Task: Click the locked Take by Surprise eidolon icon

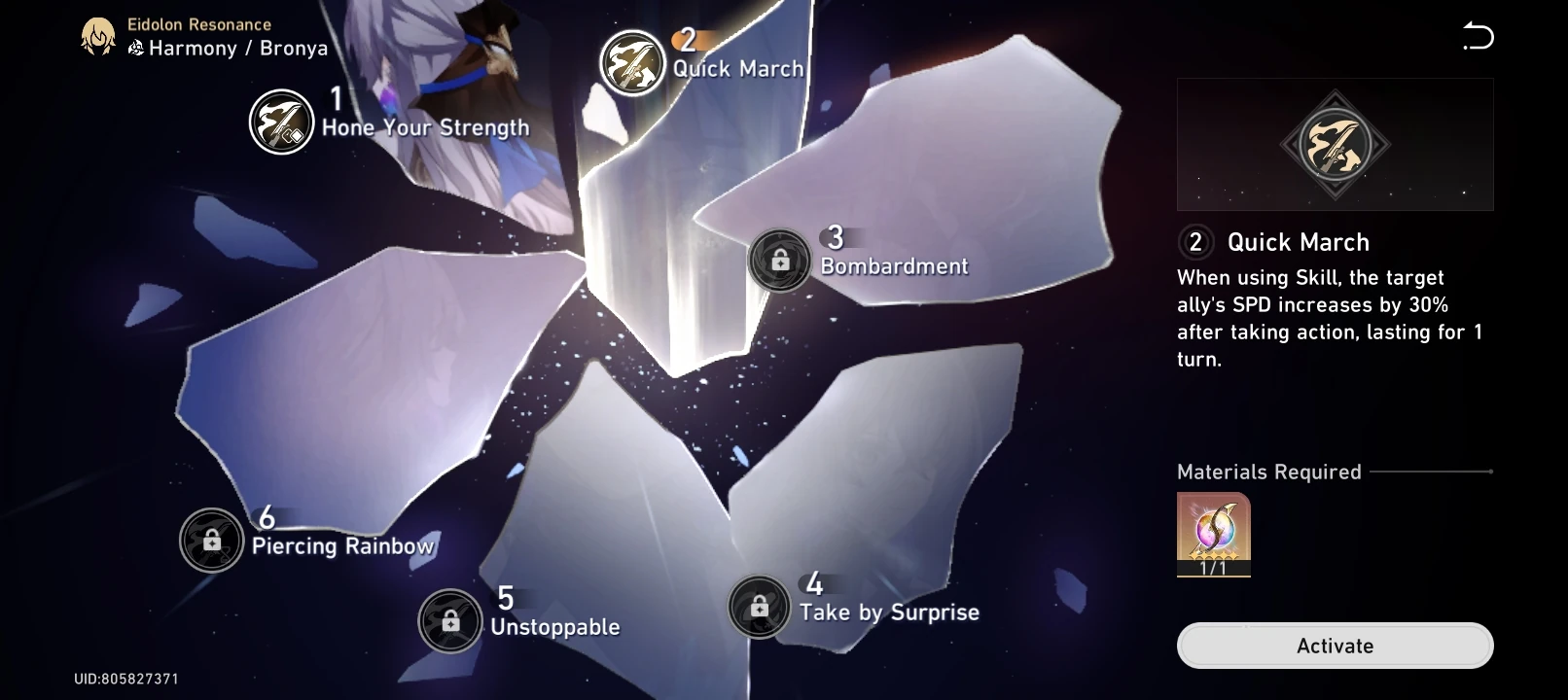Action: pyautogui.click(x=759, y=608)
